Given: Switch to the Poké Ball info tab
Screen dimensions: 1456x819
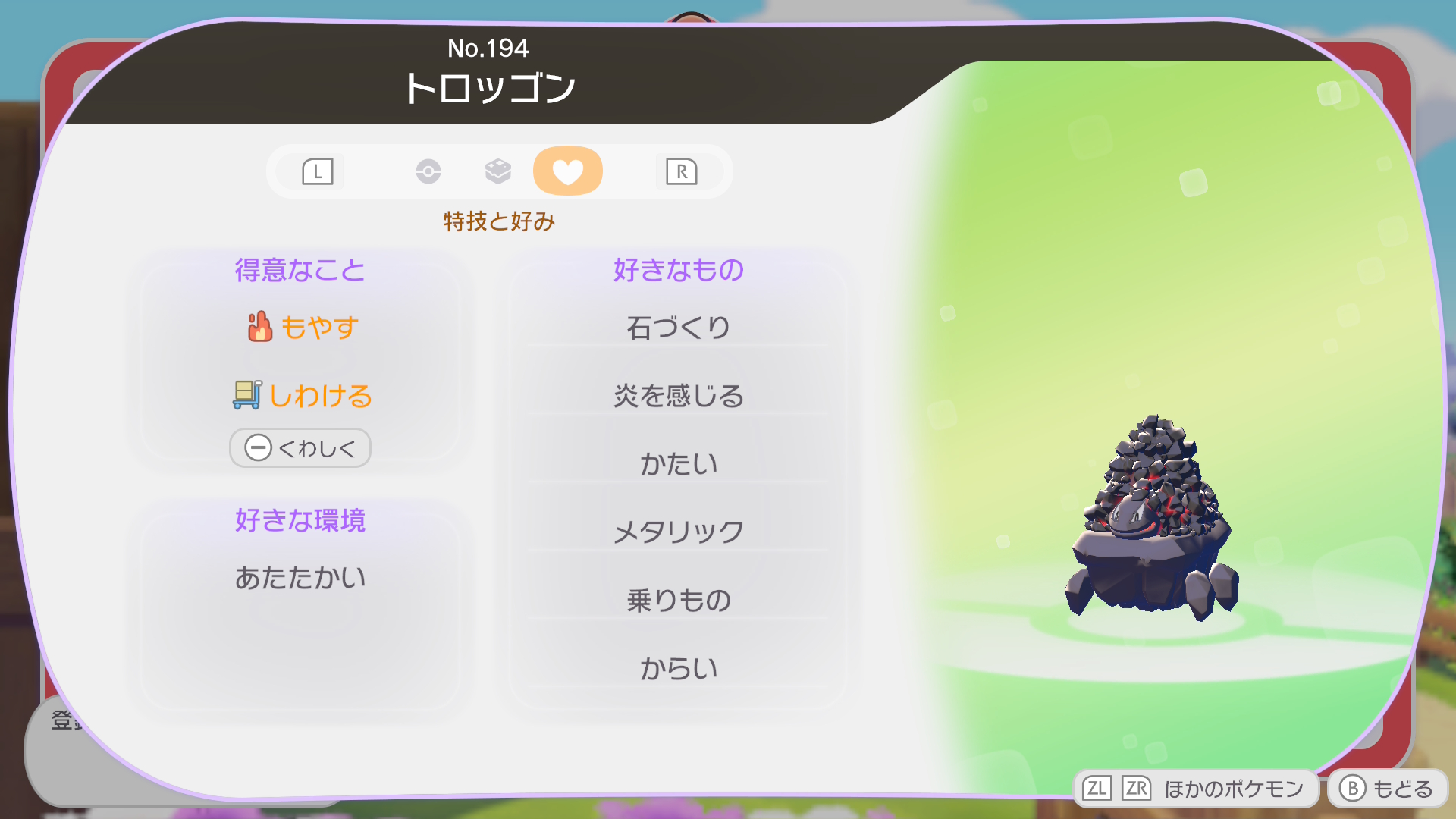Looking at the screenshot, I should [428, 171].
